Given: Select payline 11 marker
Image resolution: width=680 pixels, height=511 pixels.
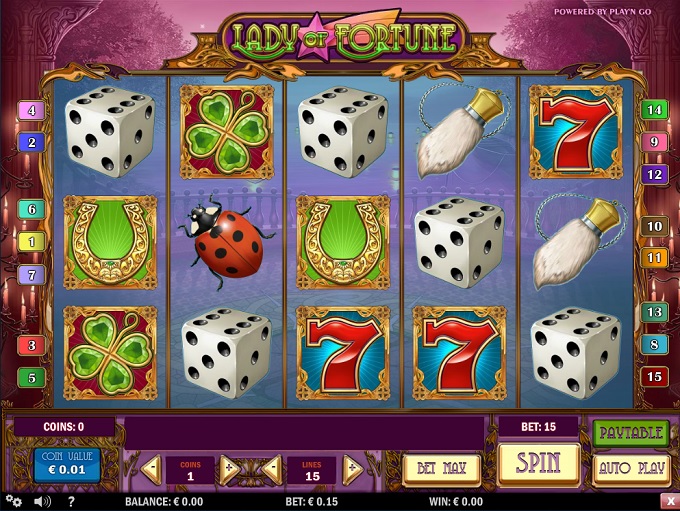Looking at the screenshot, I should click(x=654, y=258).
